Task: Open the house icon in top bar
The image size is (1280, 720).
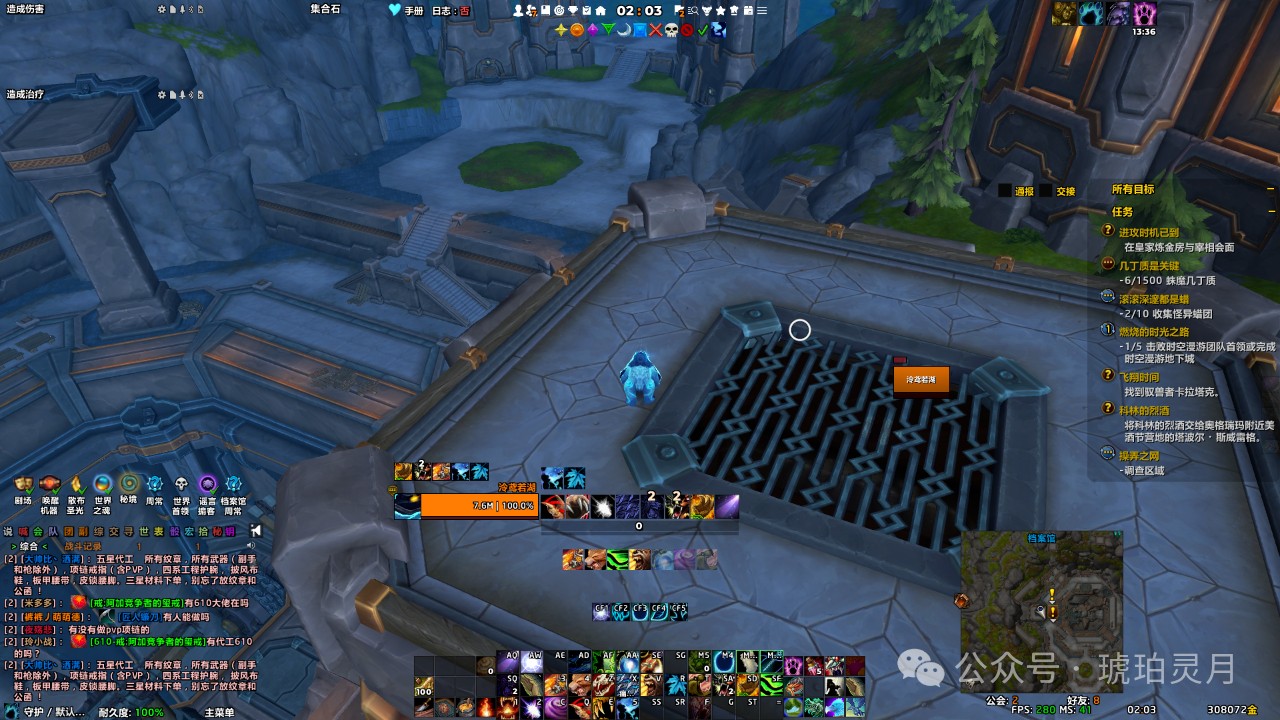Action: click(x=600, y=10)
